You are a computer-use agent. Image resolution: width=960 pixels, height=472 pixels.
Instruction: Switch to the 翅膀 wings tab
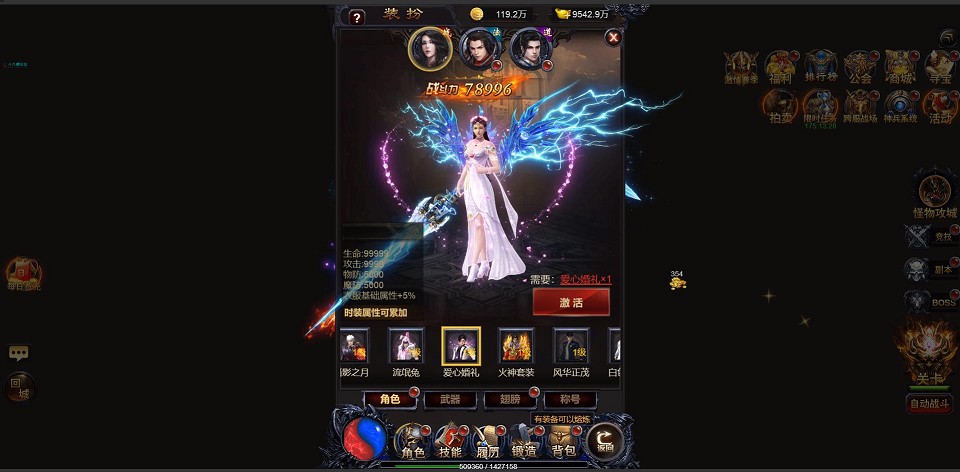510,399
